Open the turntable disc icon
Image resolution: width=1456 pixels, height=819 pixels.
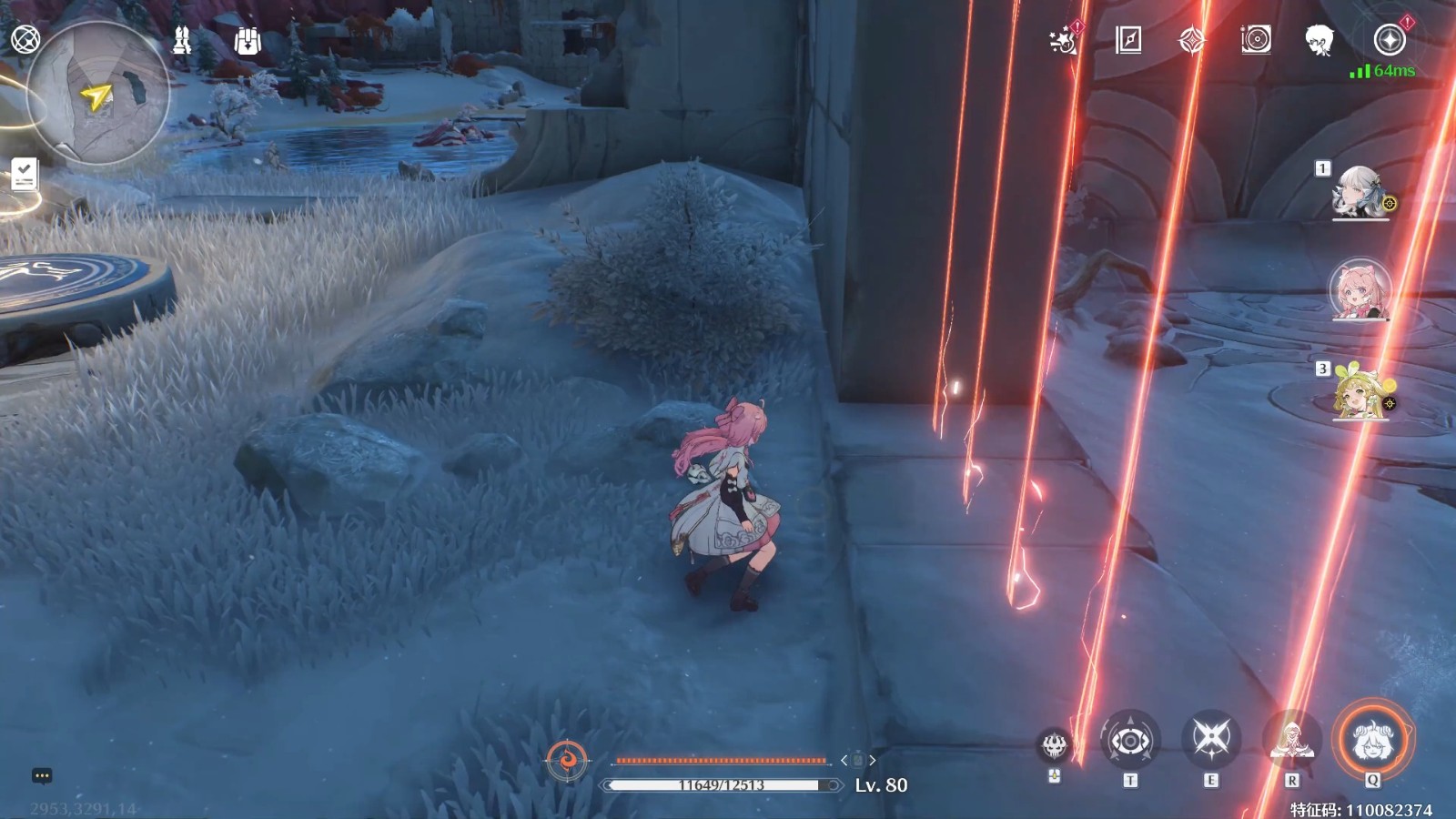pyautogui.click(x=1256, y=40)
